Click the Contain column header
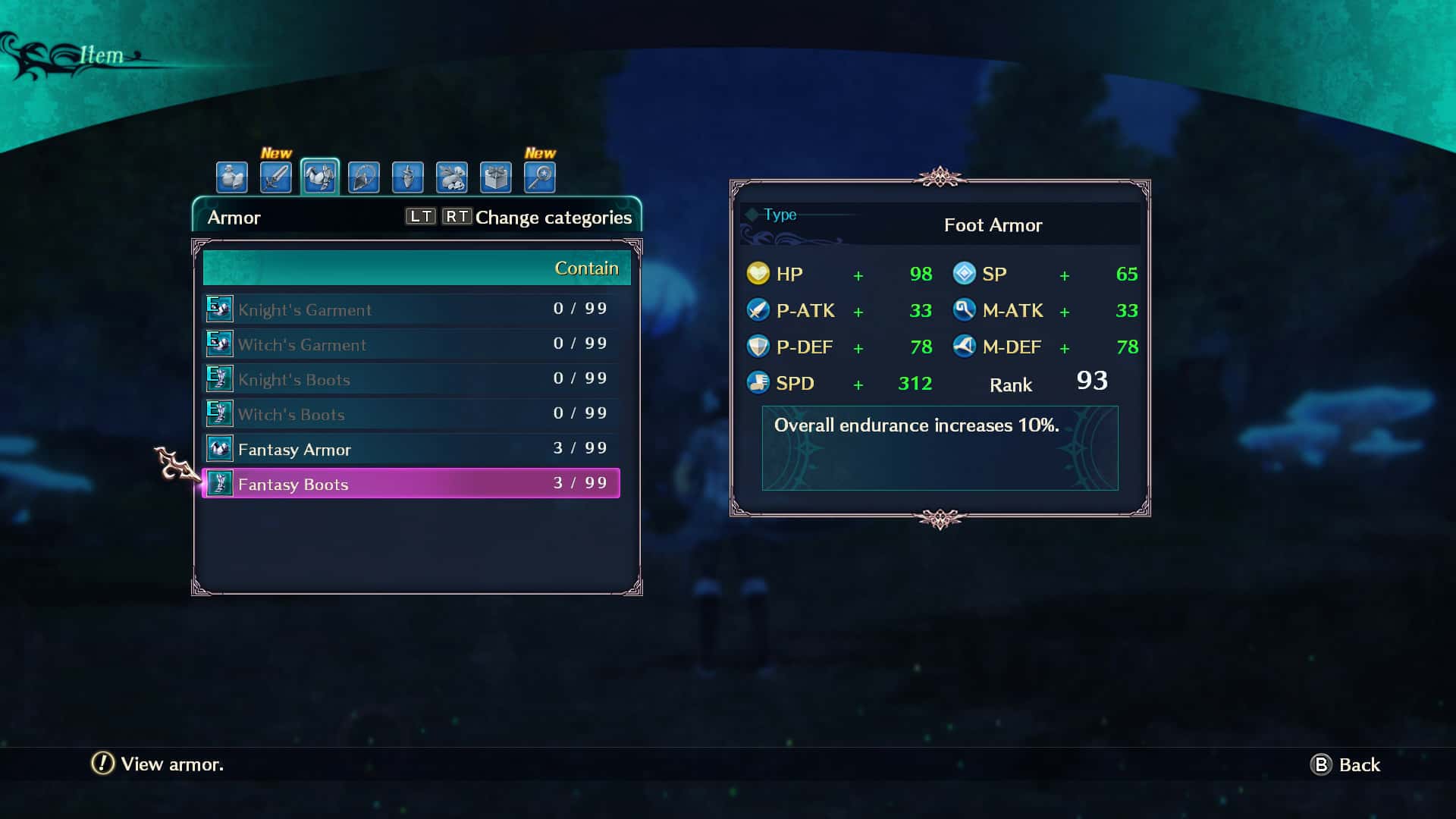Screen dimensions: 1456x819 coord(587,268)
